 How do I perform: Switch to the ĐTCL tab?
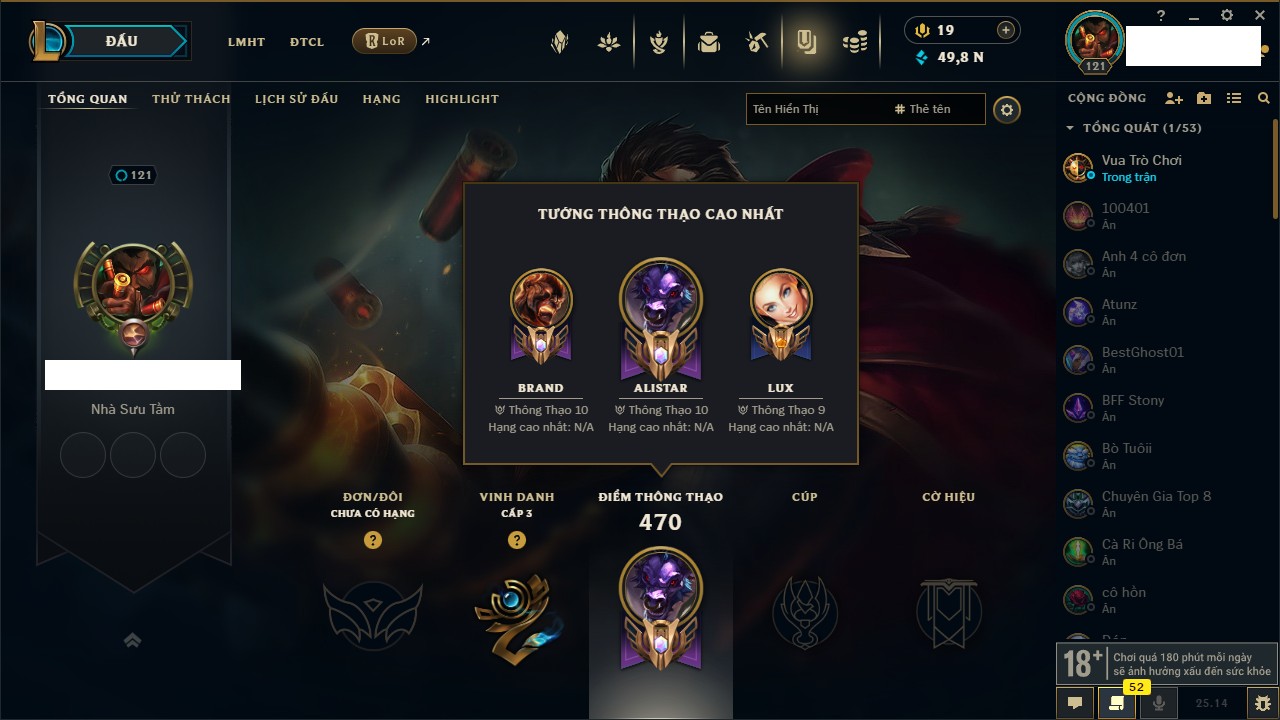tap(307, 42)
